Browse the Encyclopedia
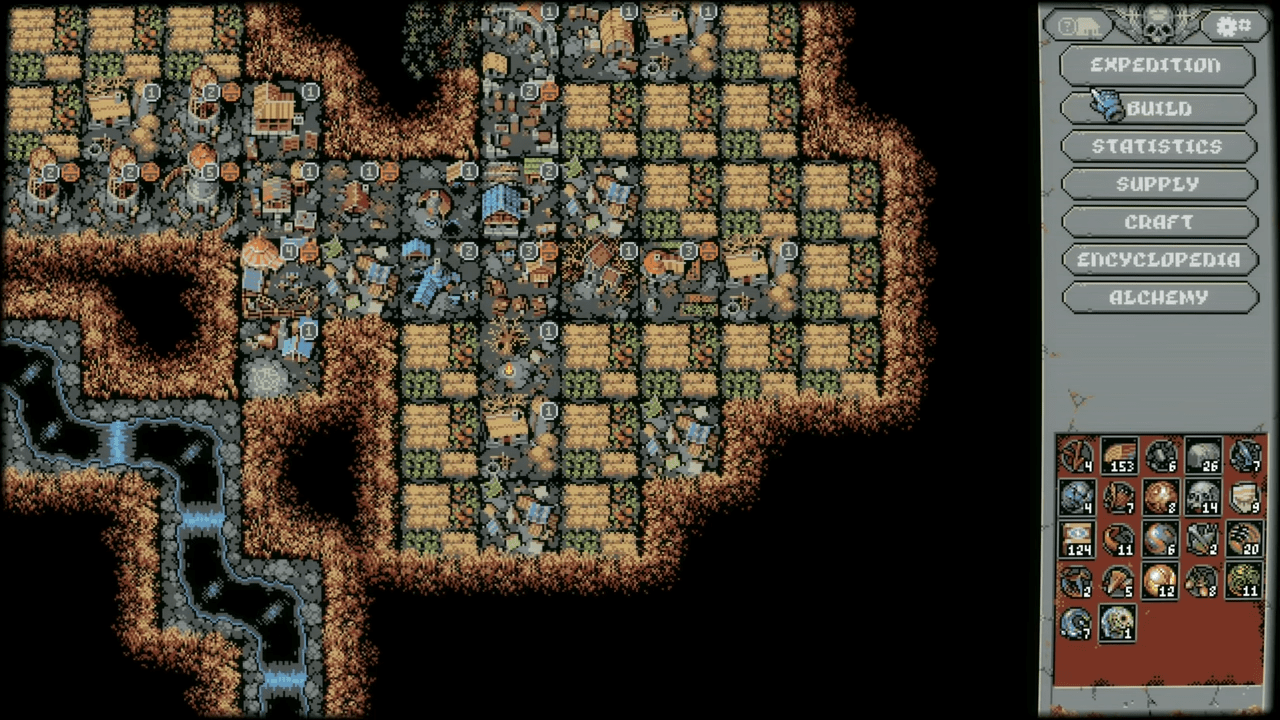 1157,260
